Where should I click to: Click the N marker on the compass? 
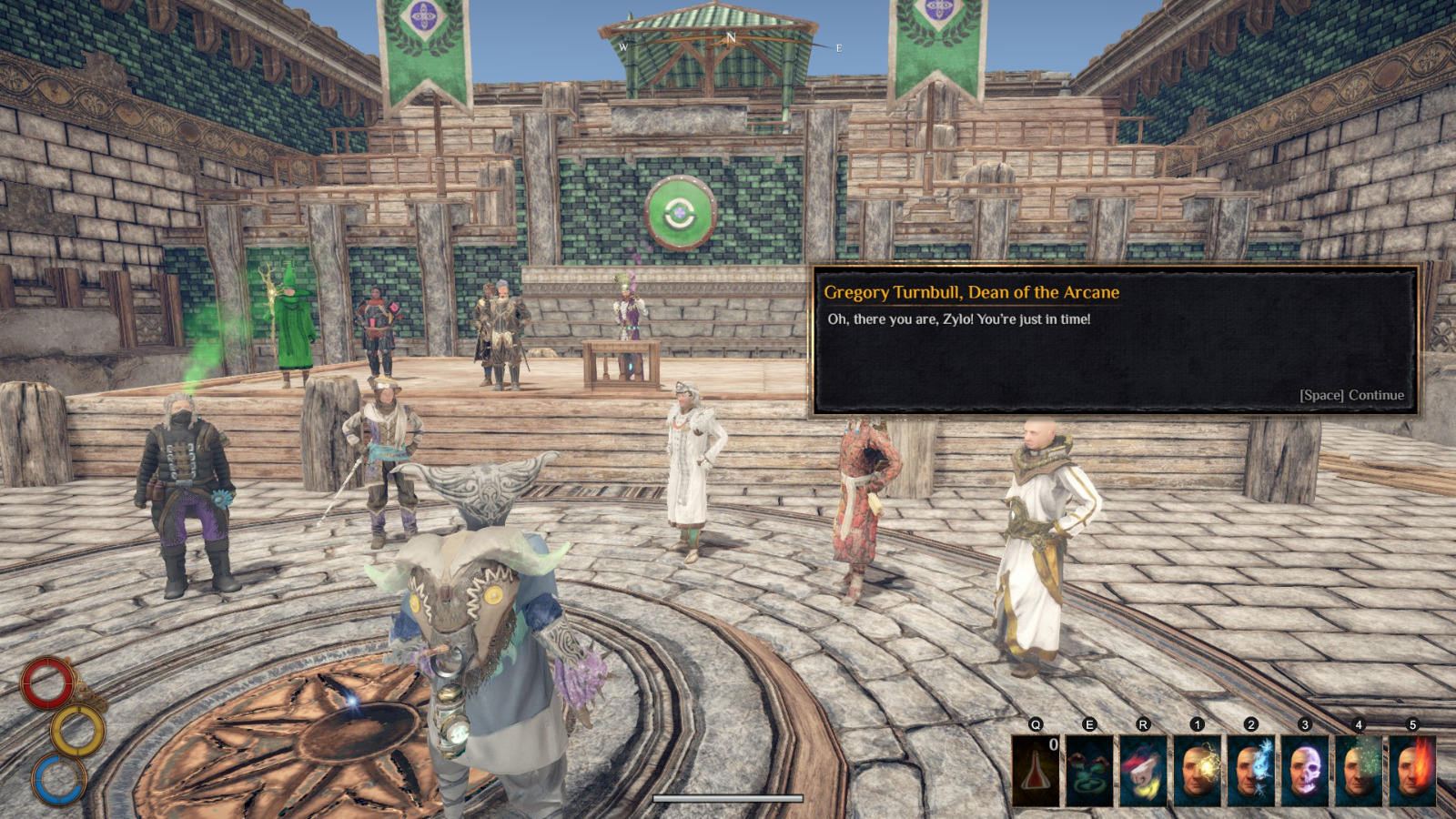click(x=733, y=38)
